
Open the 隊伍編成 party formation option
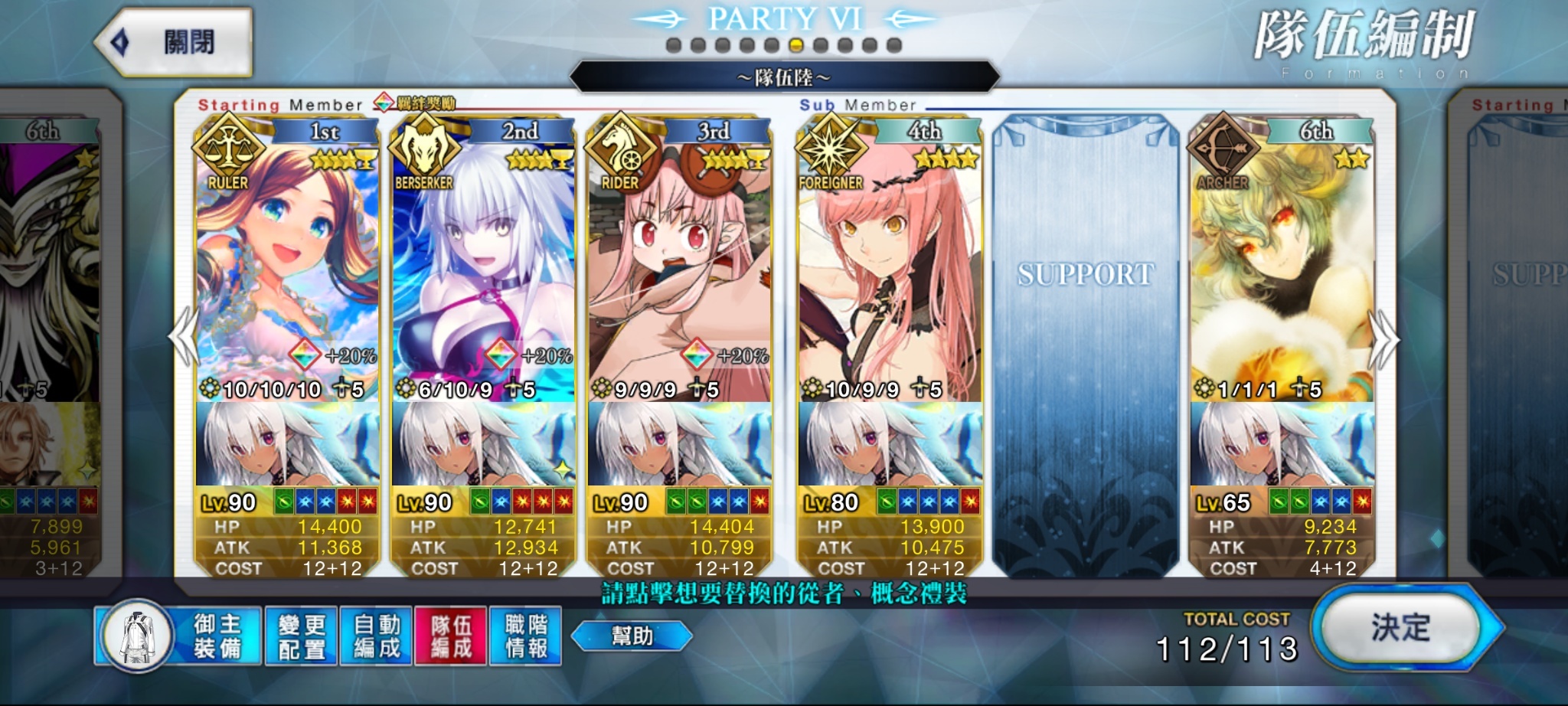[451, 636]
